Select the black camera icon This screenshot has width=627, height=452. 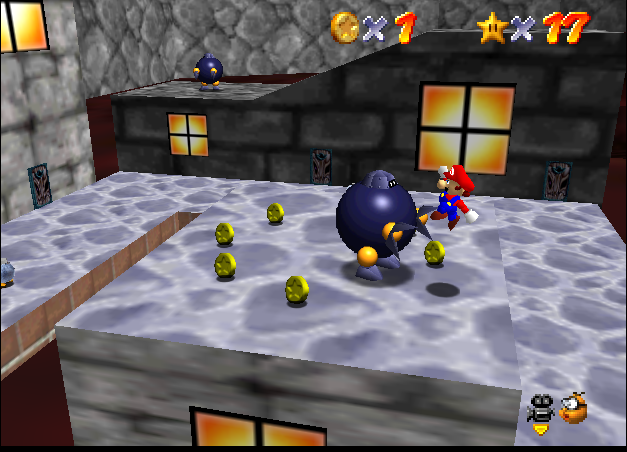tap(542, 410)
